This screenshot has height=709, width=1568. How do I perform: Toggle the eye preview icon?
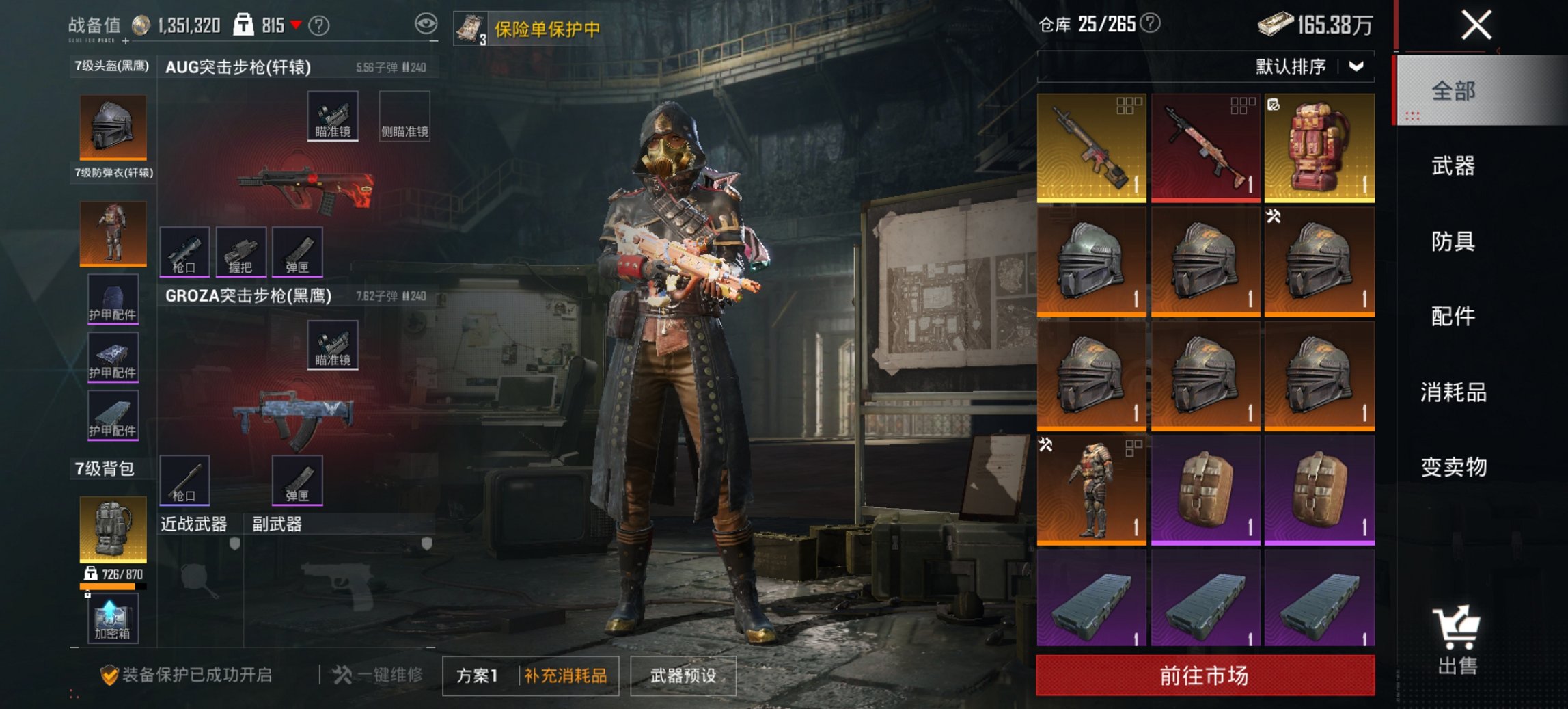[428, 23]
